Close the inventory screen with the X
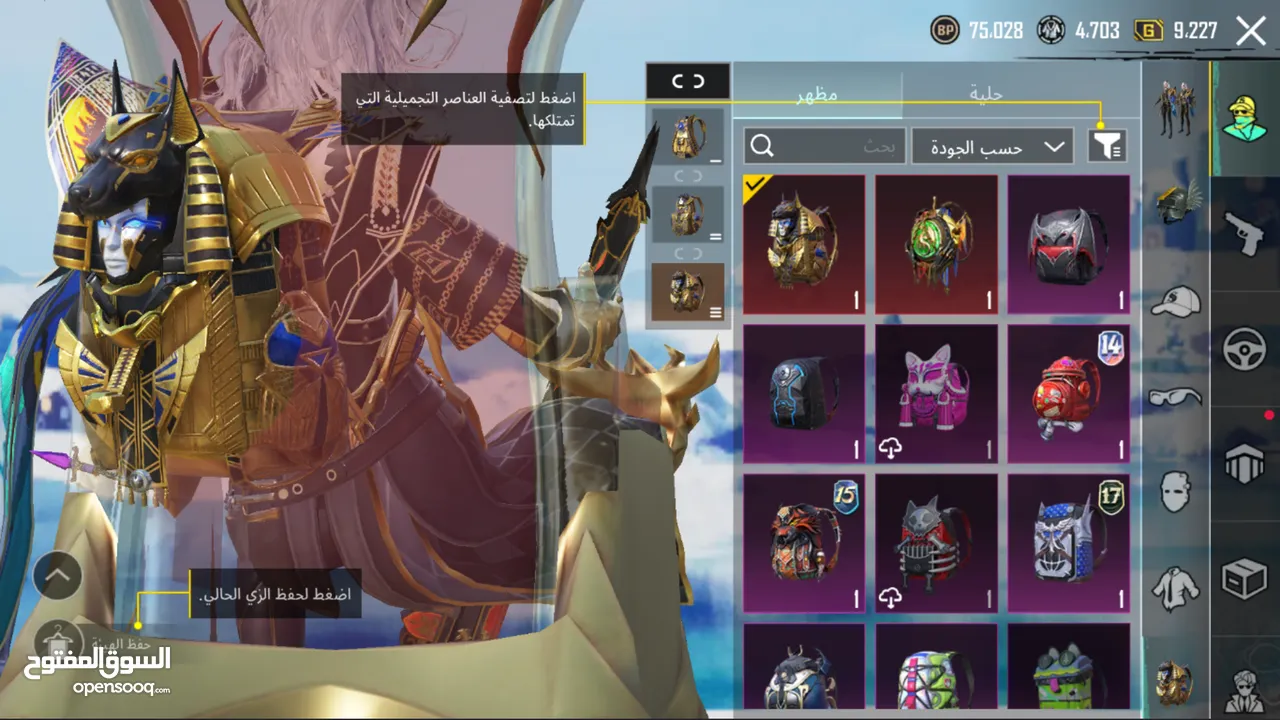 tap(1250, 31)
